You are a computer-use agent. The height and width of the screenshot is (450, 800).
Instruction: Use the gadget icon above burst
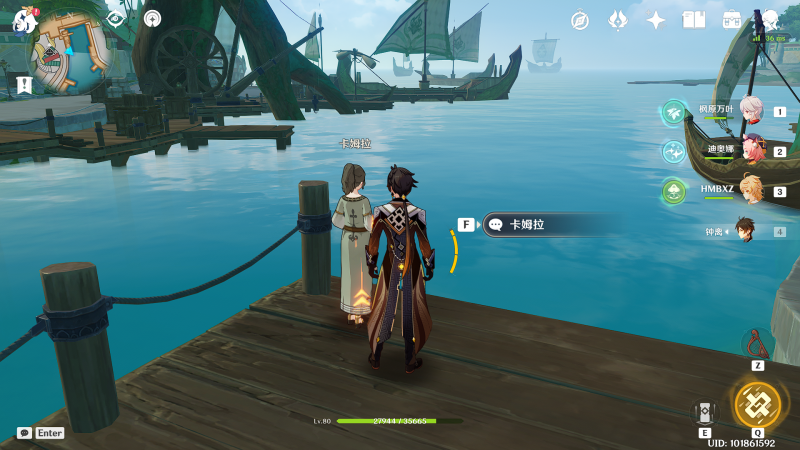tap(757, 343)
